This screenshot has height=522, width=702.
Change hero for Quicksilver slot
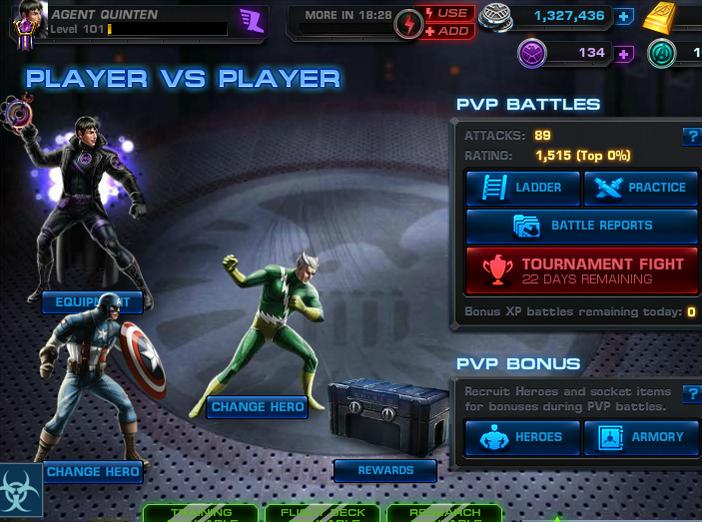pos(257,407)
